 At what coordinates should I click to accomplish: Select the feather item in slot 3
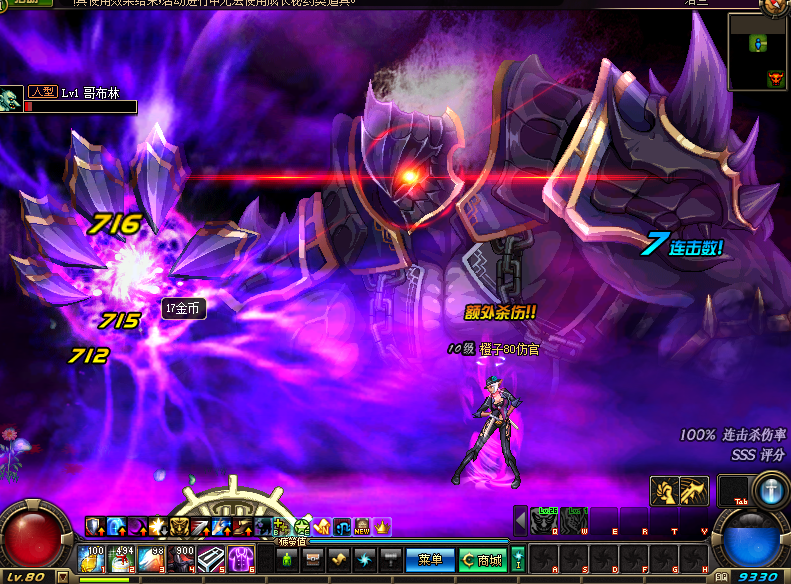153,558
